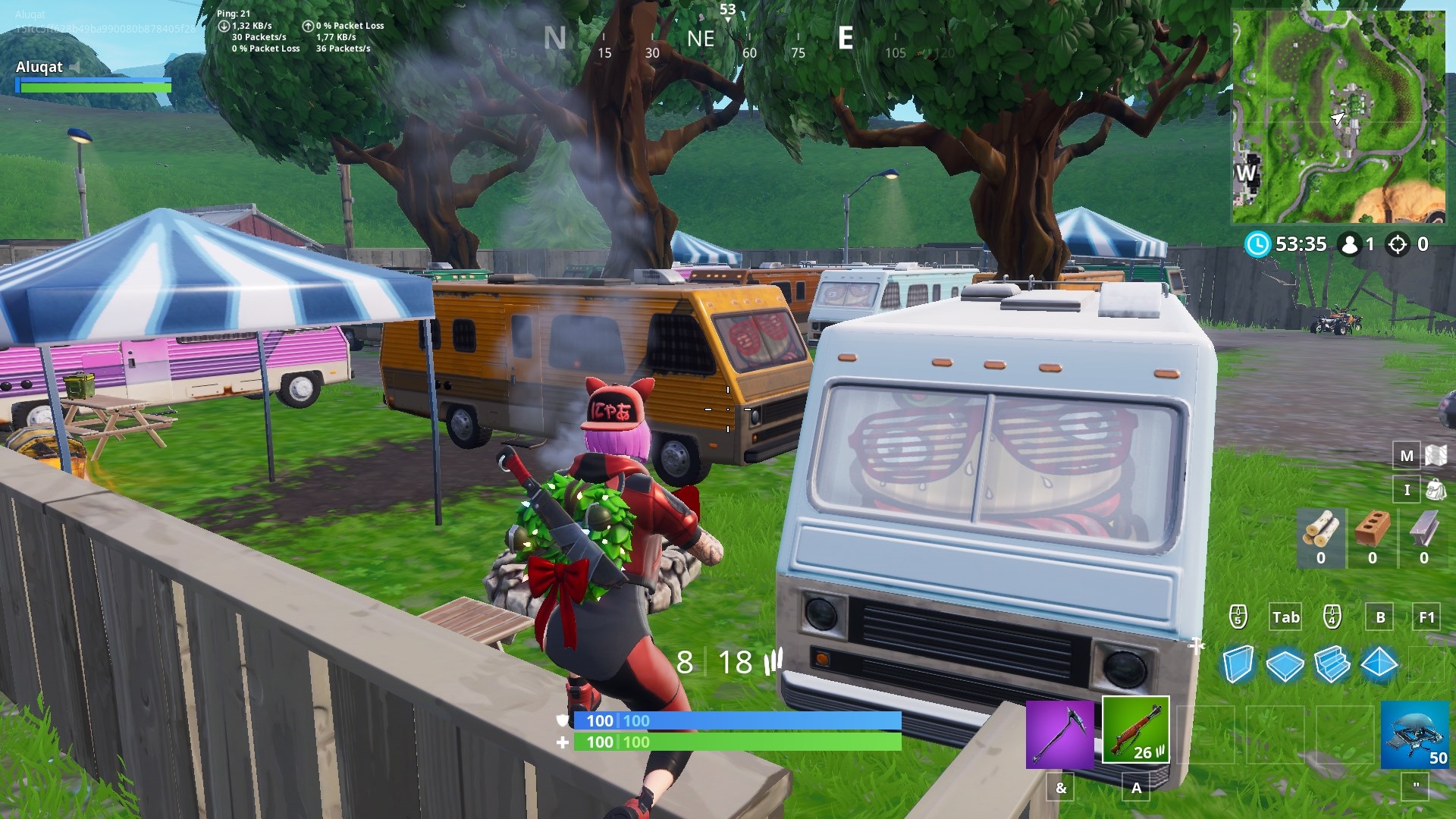Click the player name Aluqat
This screenshot has width=1456, height=819.
[x=39, y=67]
